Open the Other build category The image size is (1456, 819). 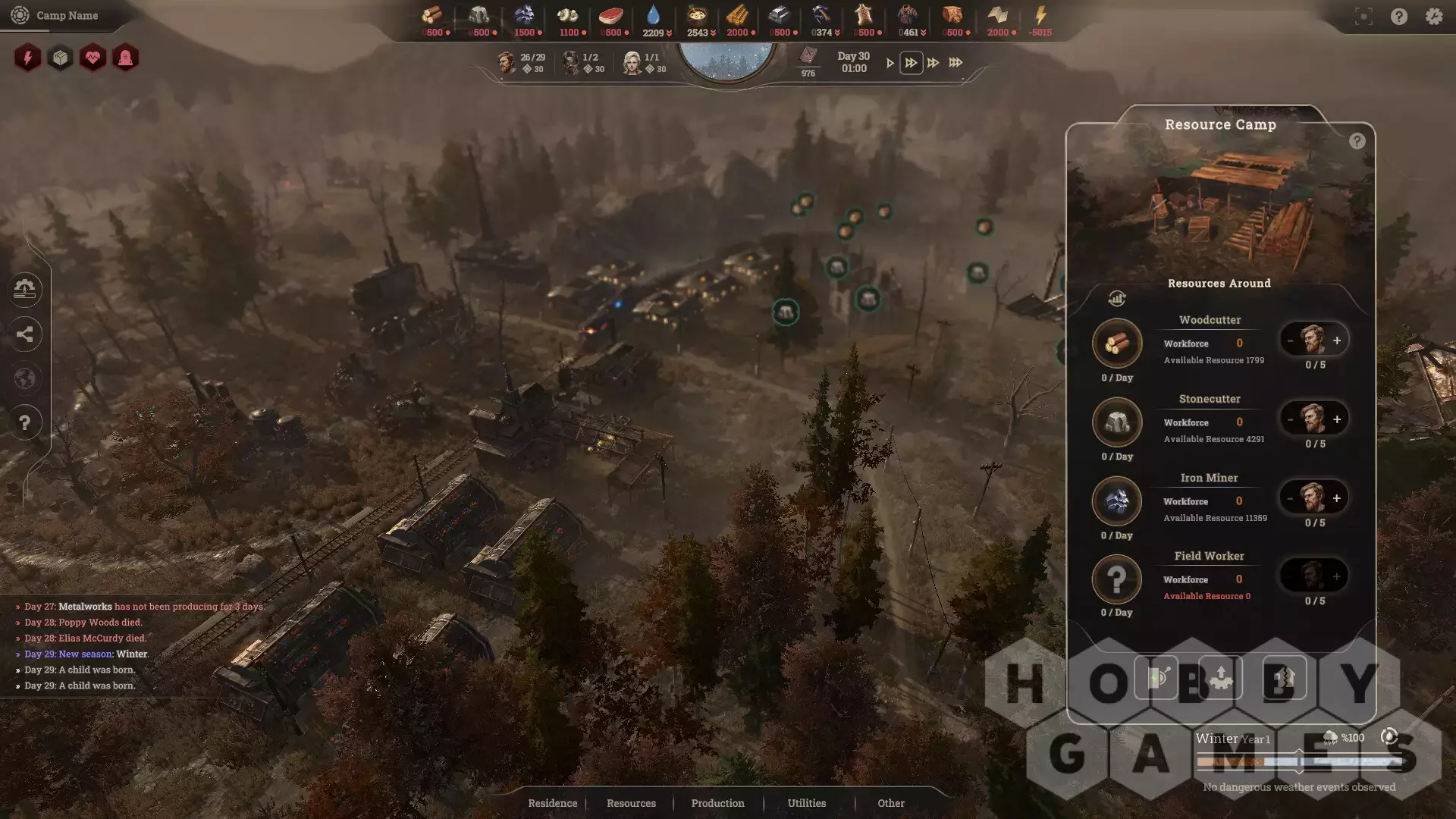pyautogui.click(x=891, y=803)
